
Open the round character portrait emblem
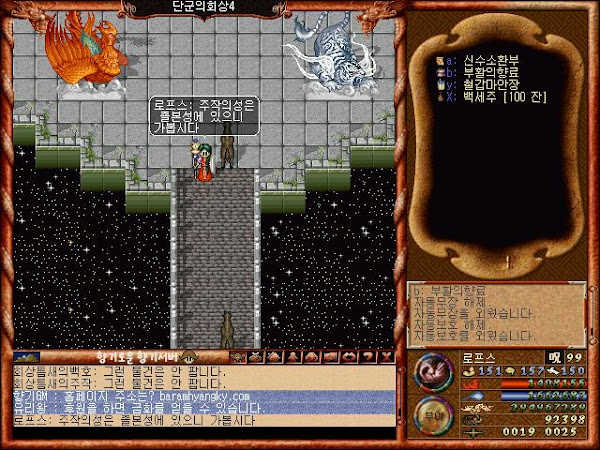coord(433,374)
